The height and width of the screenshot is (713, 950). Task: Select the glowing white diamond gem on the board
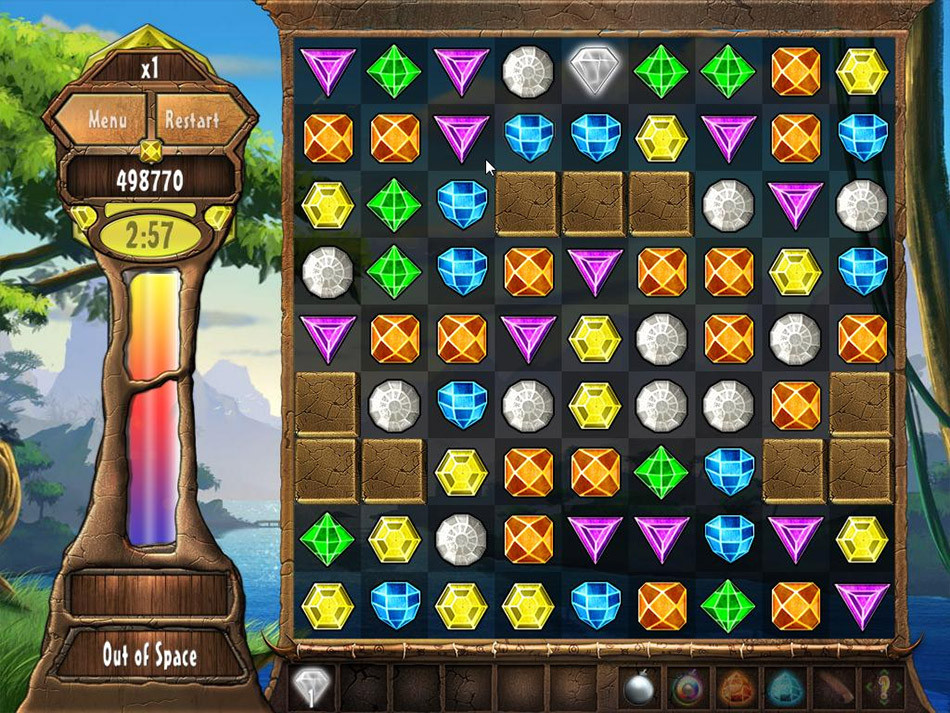(x=594, y=70)
